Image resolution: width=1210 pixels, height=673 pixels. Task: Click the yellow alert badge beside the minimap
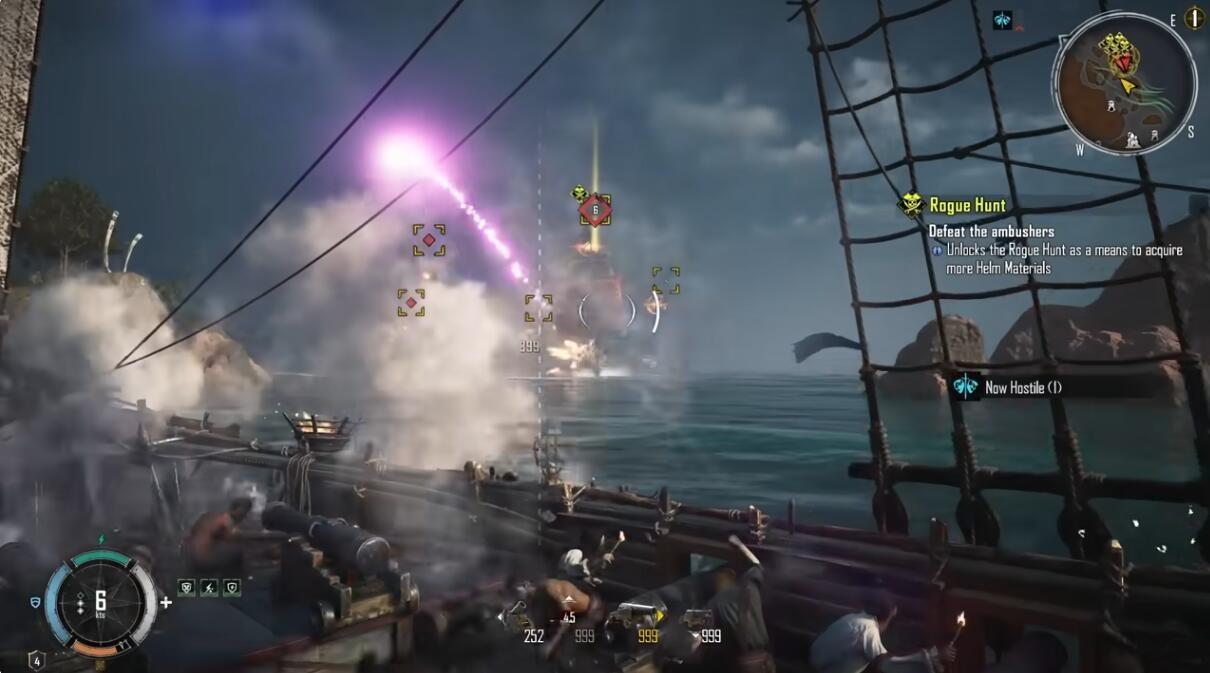coord(1194,17)
